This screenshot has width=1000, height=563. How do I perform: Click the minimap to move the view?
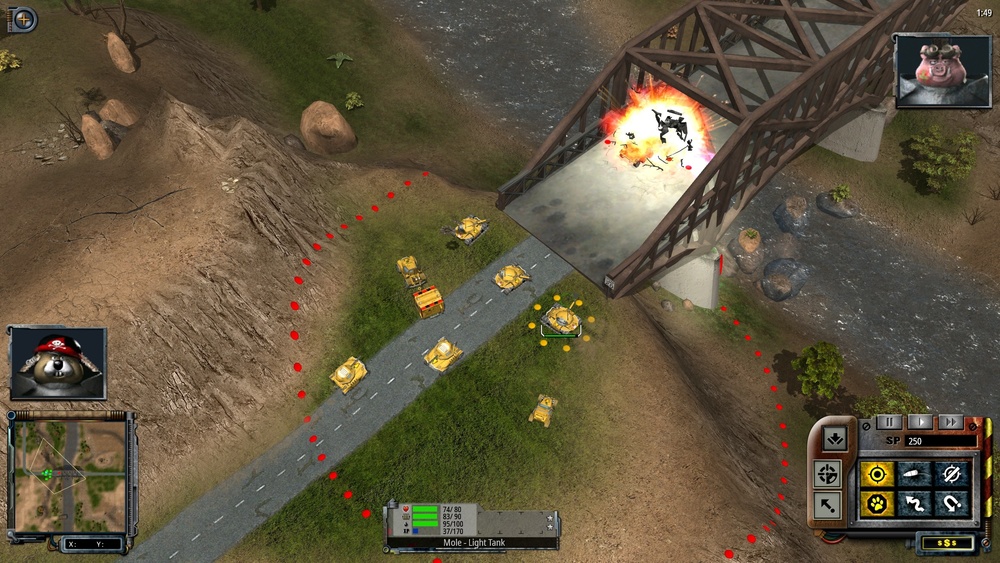70,475
